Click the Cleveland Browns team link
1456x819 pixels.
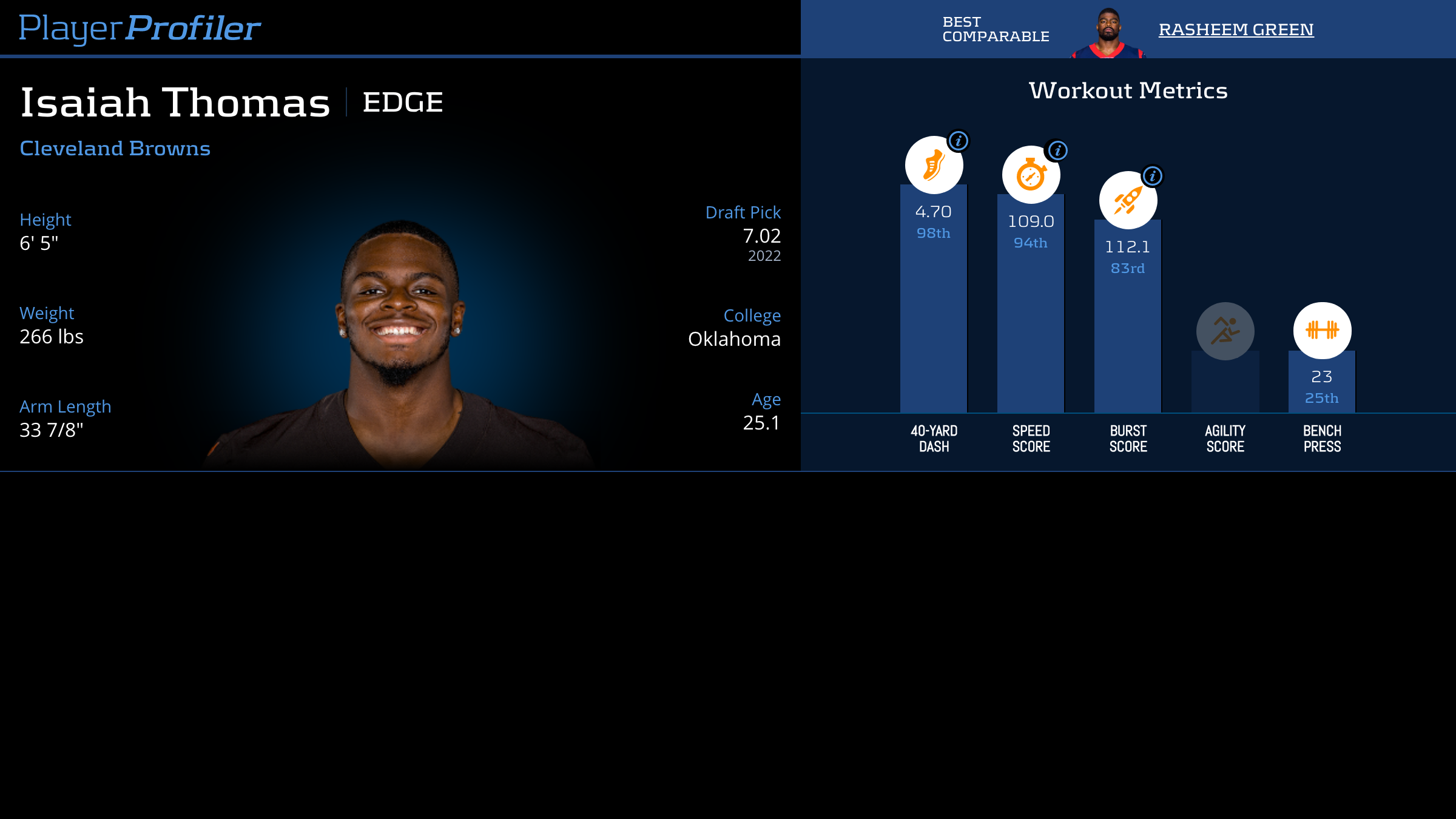[115, 149]
